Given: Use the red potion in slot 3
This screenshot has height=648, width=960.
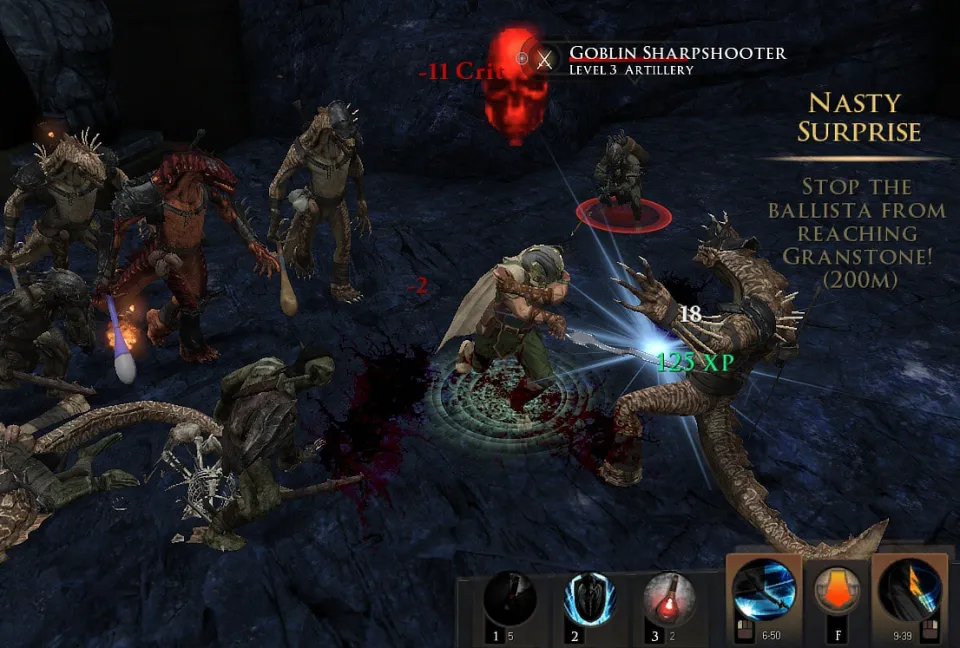Looking at the screenshot, I should coord(669,600).
